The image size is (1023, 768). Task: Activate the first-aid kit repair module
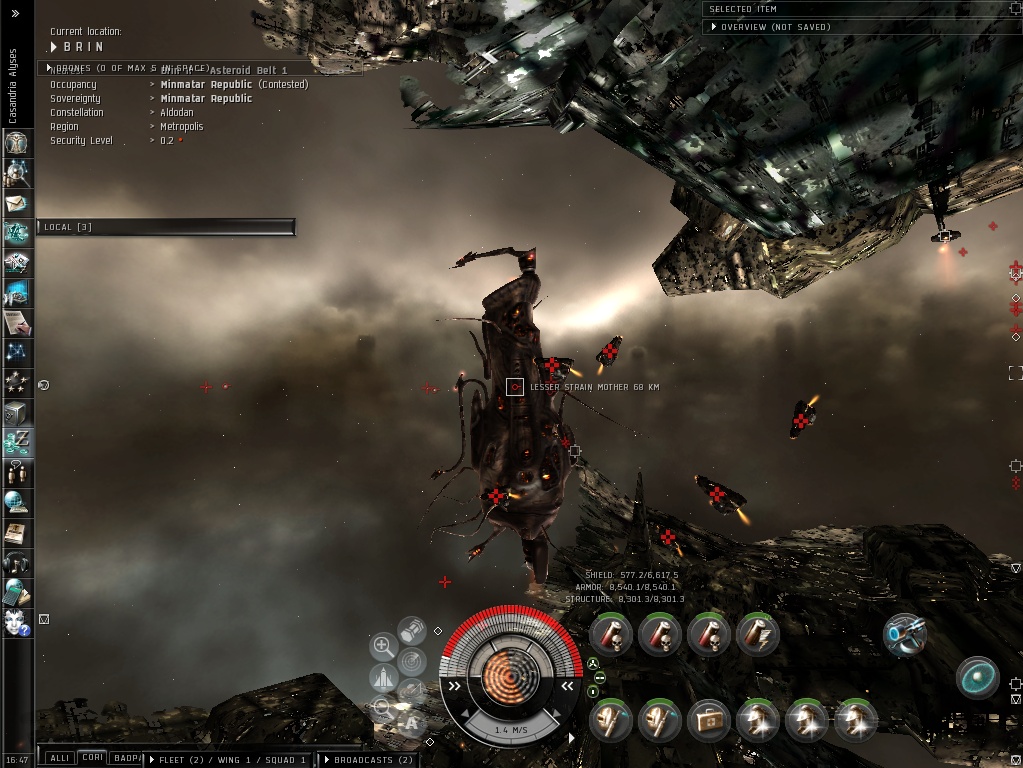(x=708, y=720)
